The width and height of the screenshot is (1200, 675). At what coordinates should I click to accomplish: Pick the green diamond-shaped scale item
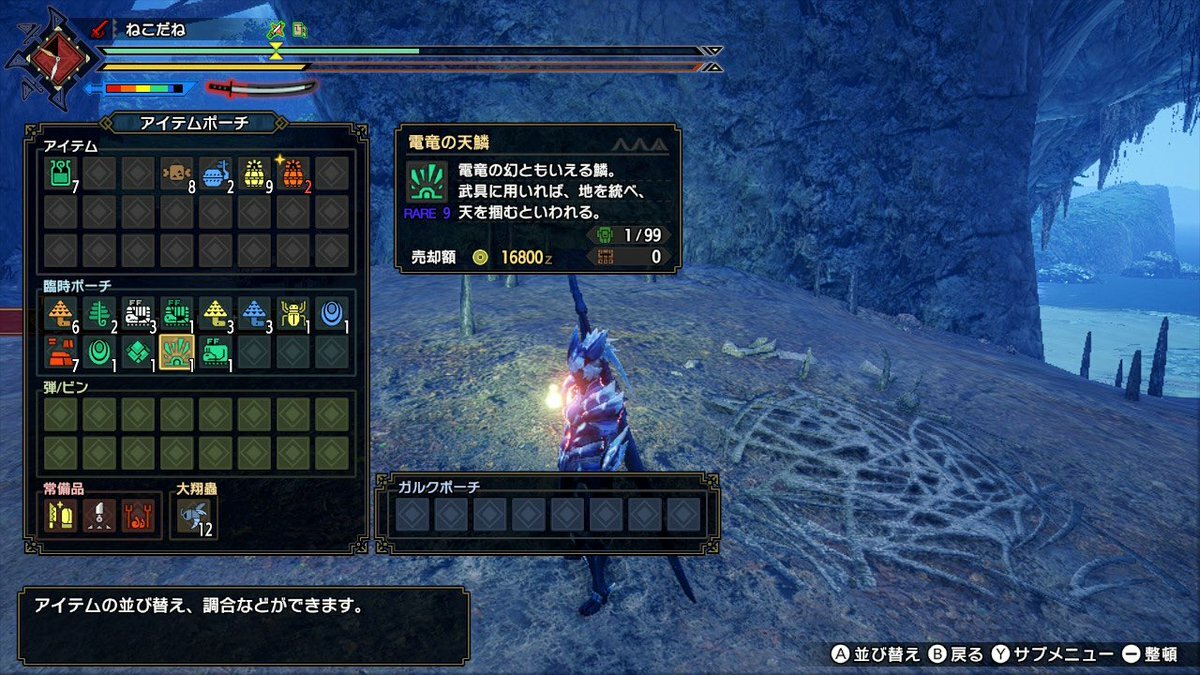pos(138,352)
